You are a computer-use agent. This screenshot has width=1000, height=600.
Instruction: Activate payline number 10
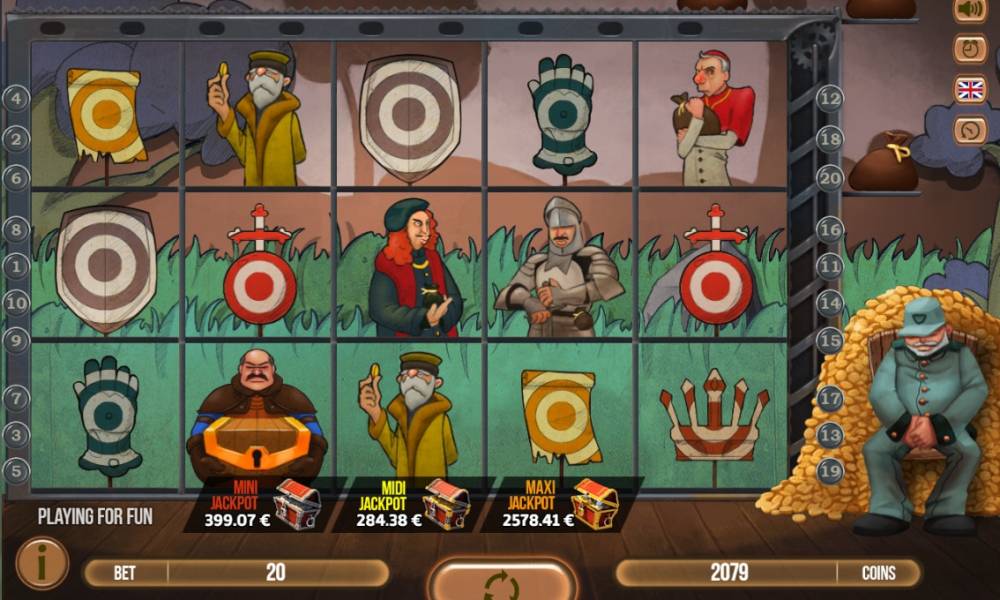pyautogui.click(x=16, y=302)
